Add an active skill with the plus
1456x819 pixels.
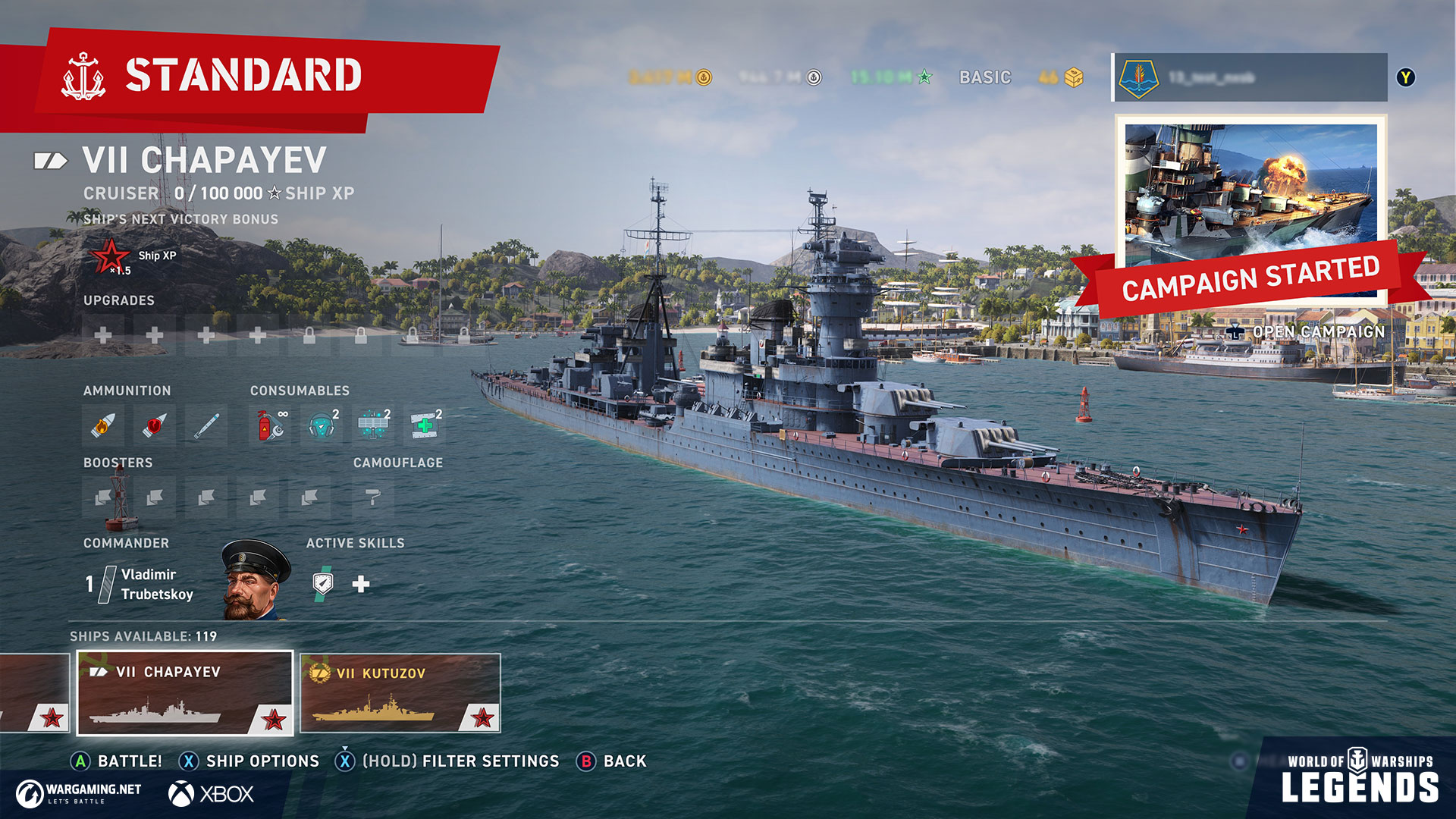point(361,584)
